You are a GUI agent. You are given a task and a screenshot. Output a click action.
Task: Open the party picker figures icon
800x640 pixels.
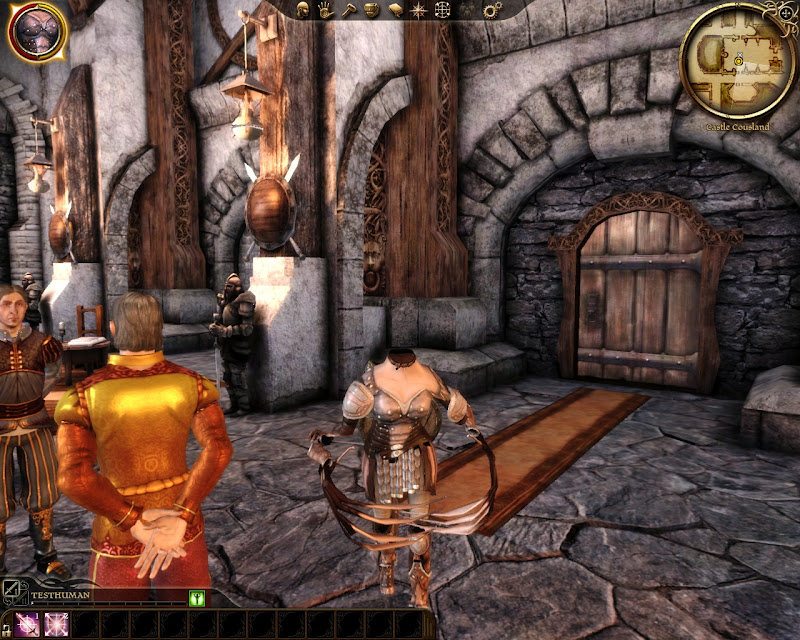[x=466, y=10]
